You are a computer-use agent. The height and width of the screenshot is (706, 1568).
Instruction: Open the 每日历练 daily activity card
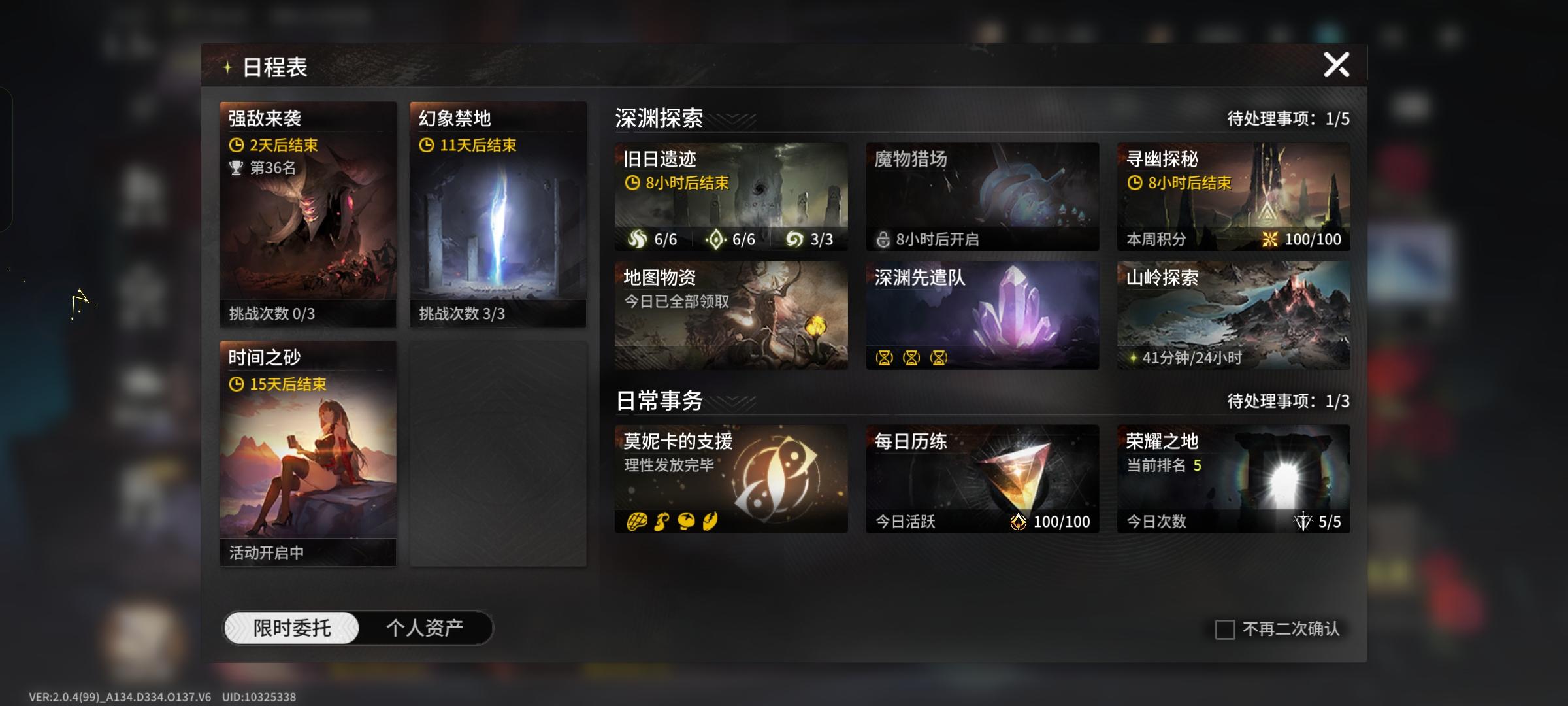(x=982, y=479)
